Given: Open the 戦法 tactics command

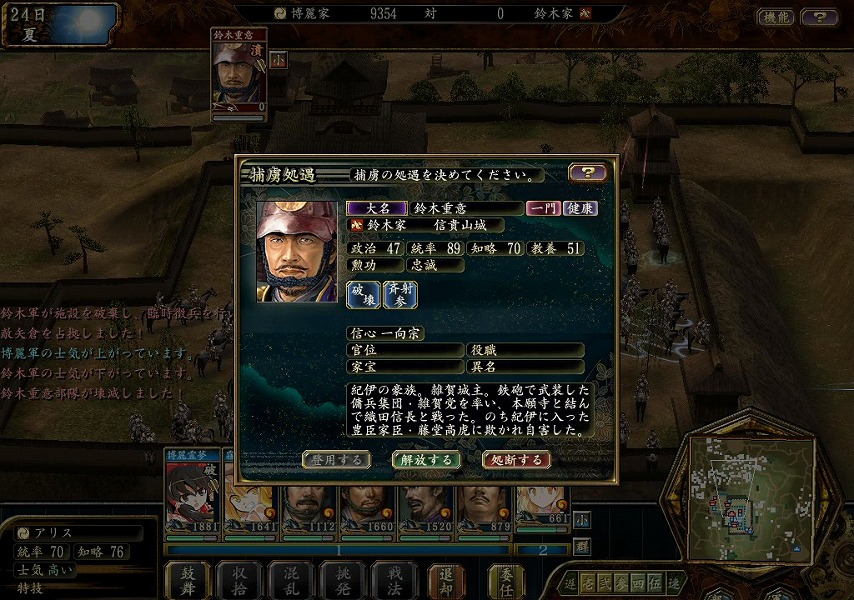Looking at the screenshot, I should click(394, 579).
